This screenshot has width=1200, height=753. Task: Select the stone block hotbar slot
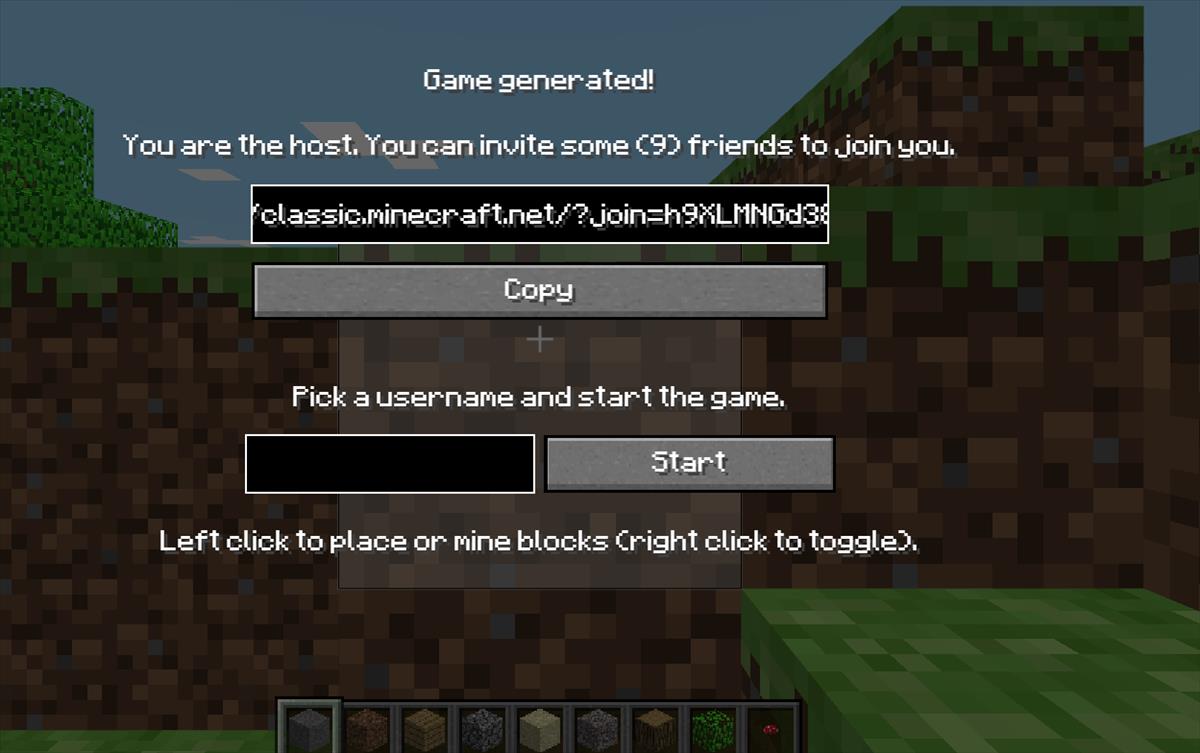click(309, 727)
